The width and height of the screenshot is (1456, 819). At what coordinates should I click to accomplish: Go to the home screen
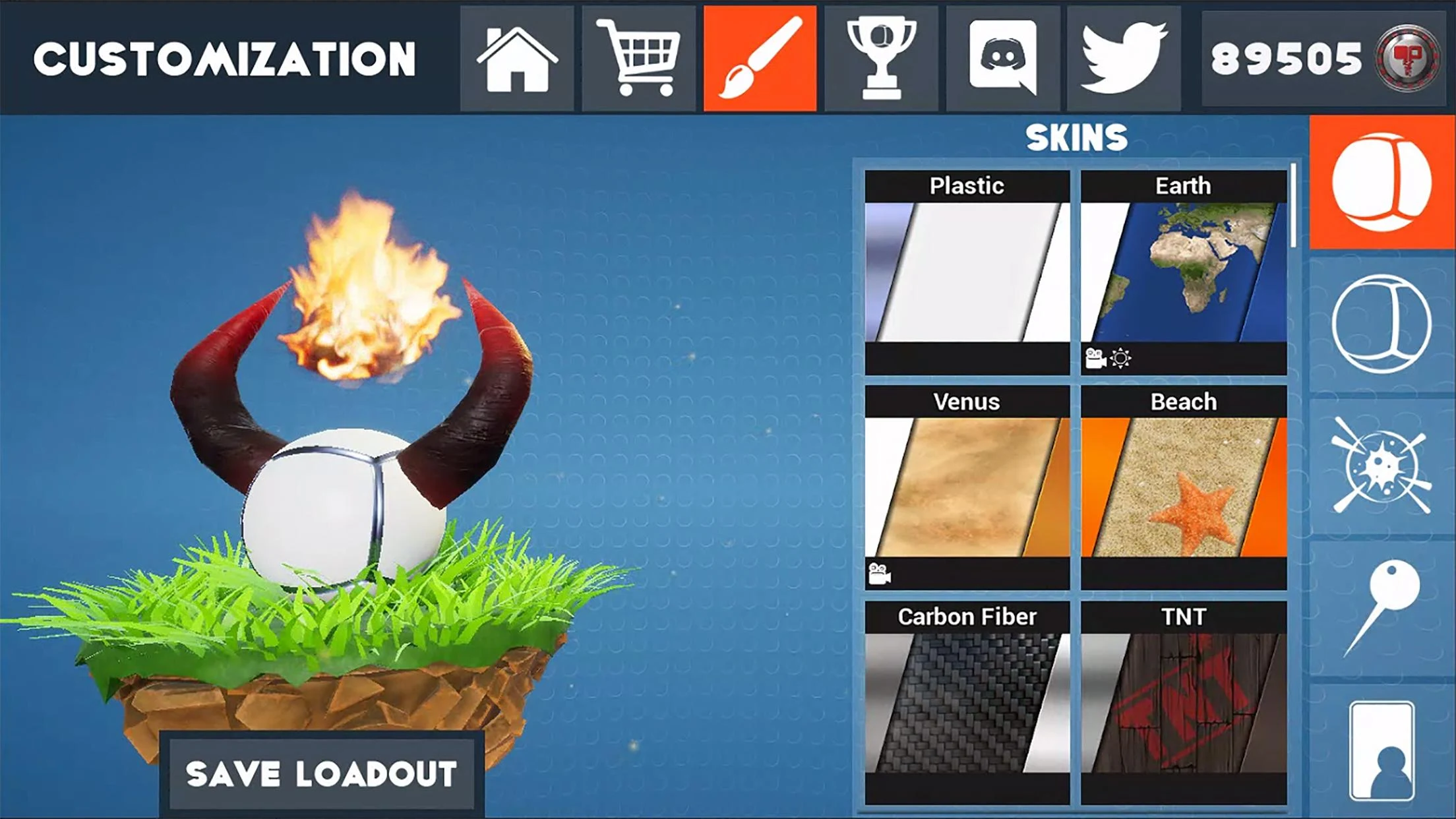coord(517,59)
